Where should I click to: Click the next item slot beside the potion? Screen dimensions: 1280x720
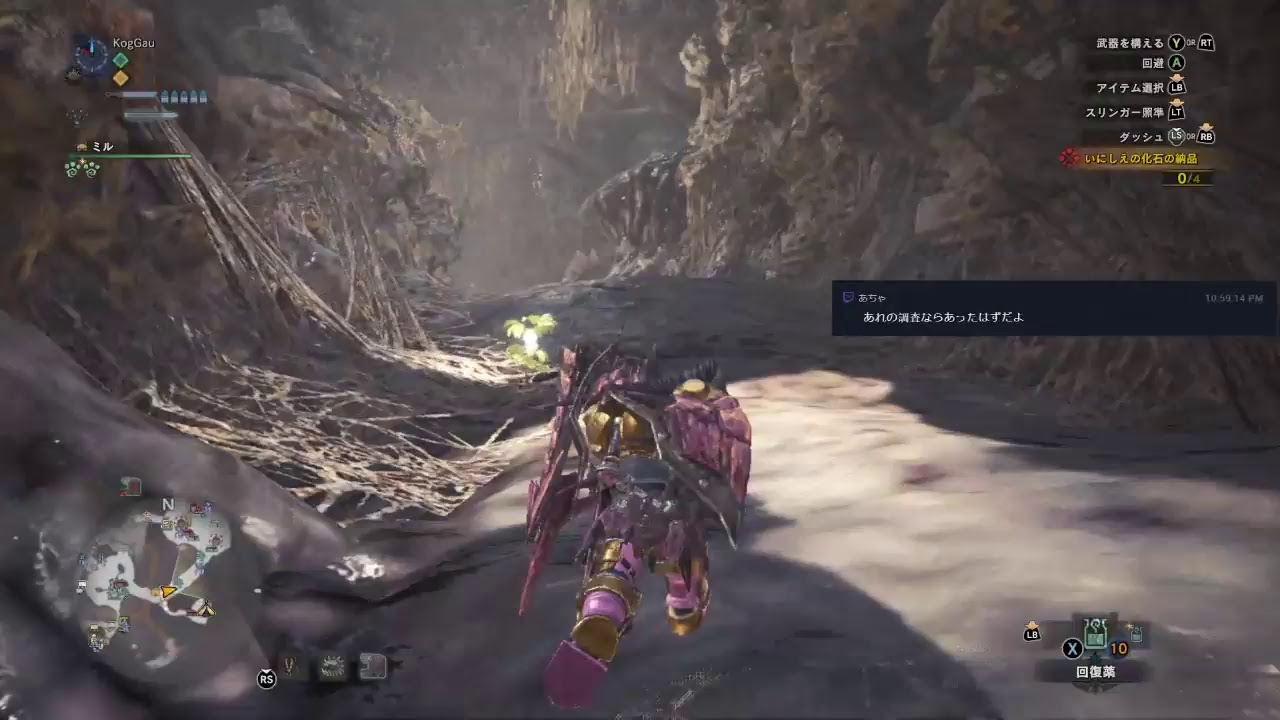click(1135, 634)
